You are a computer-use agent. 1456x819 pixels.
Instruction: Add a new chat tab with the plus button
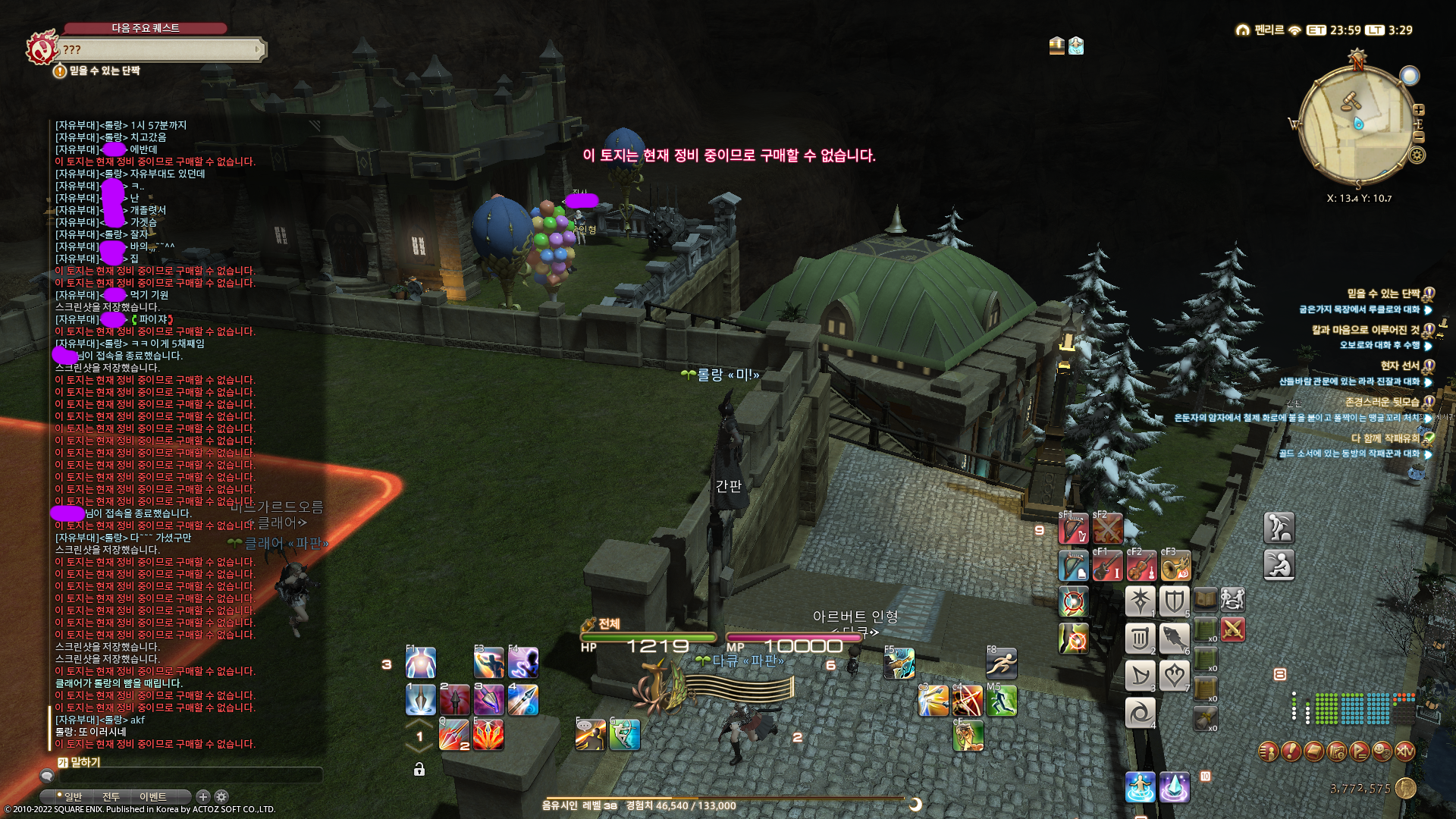(x=202, y=796)
